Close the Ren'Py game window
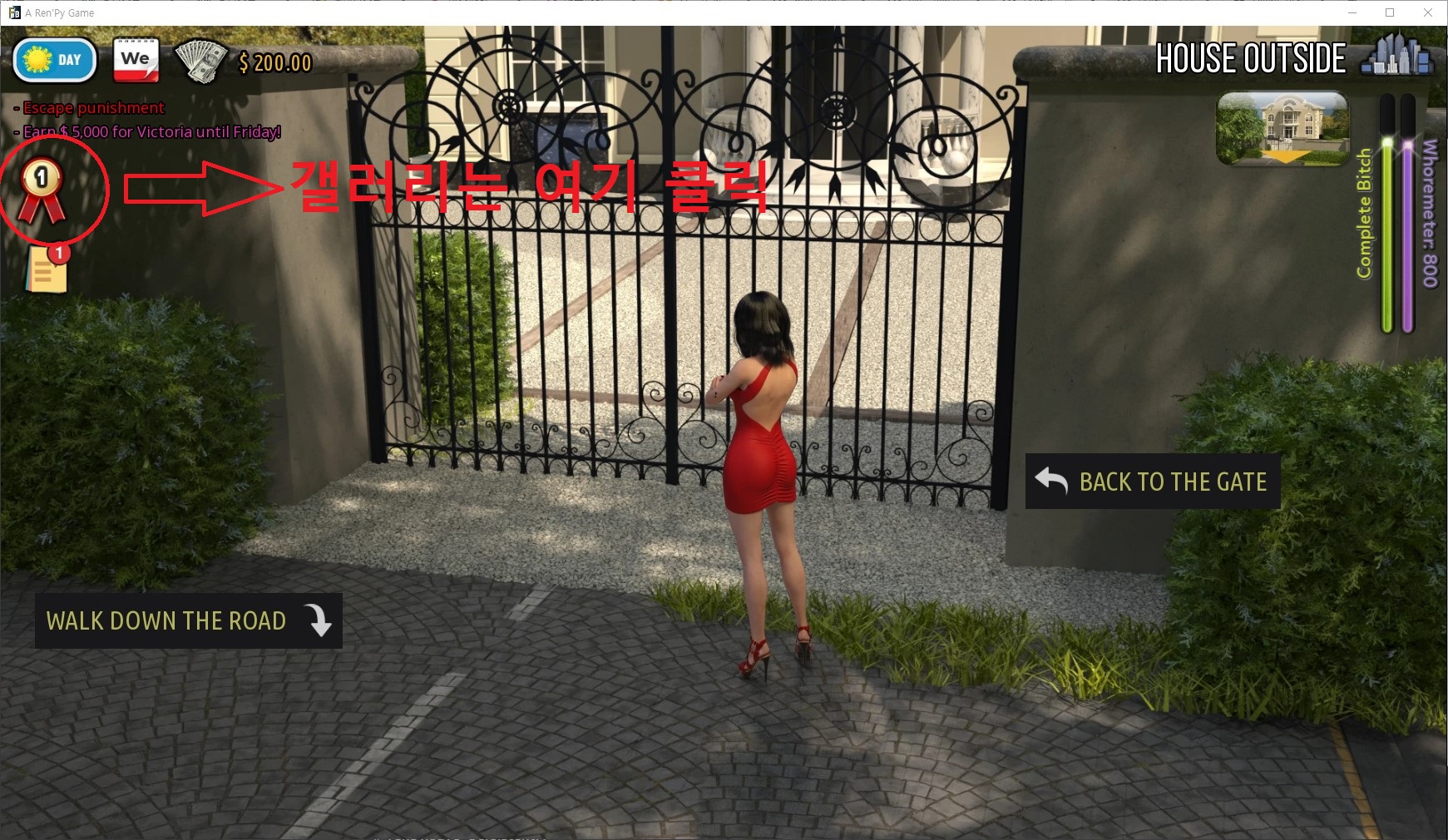Image resolution: width=1448 pixels, height=840 pixels. click(1428, 12)
